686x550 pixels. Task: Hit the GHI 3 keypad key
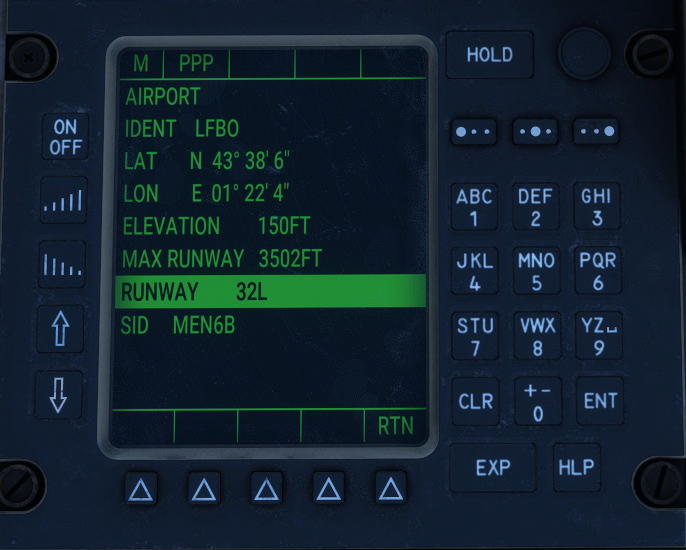598,207
